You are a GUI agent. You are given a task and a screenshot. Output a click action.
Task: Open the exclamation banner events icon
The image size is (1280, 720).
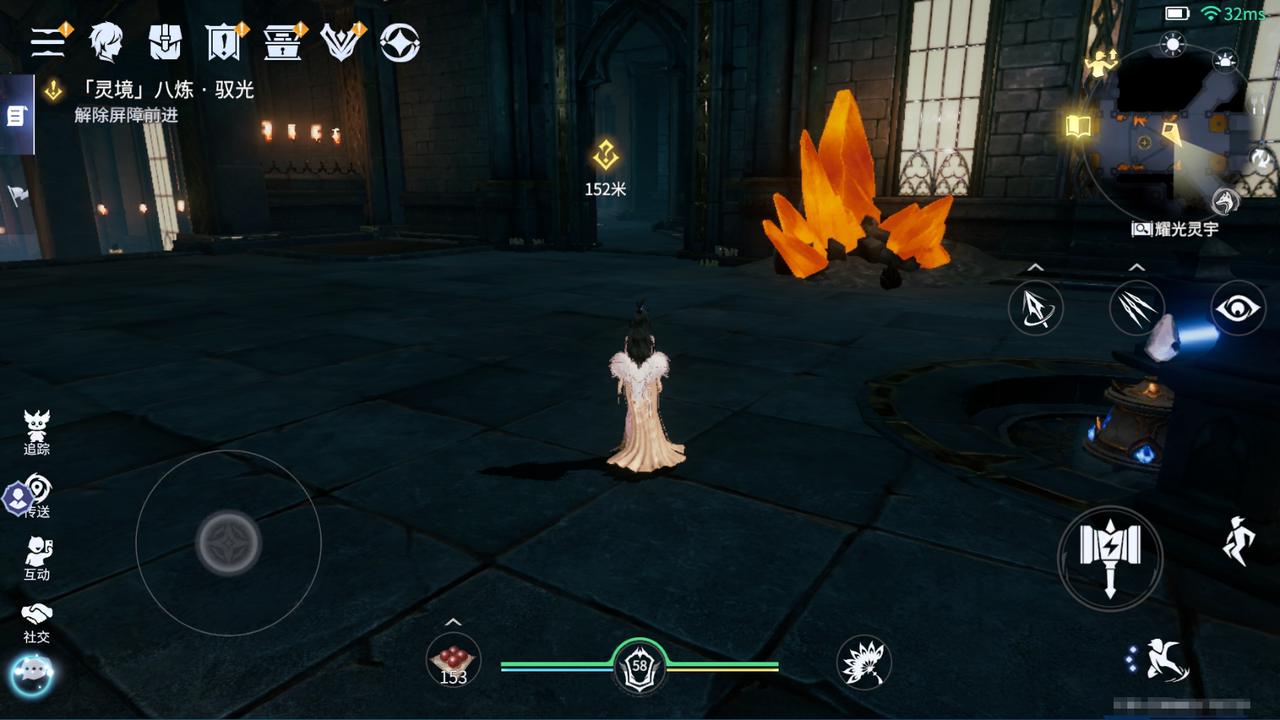(x=224, y=42)
